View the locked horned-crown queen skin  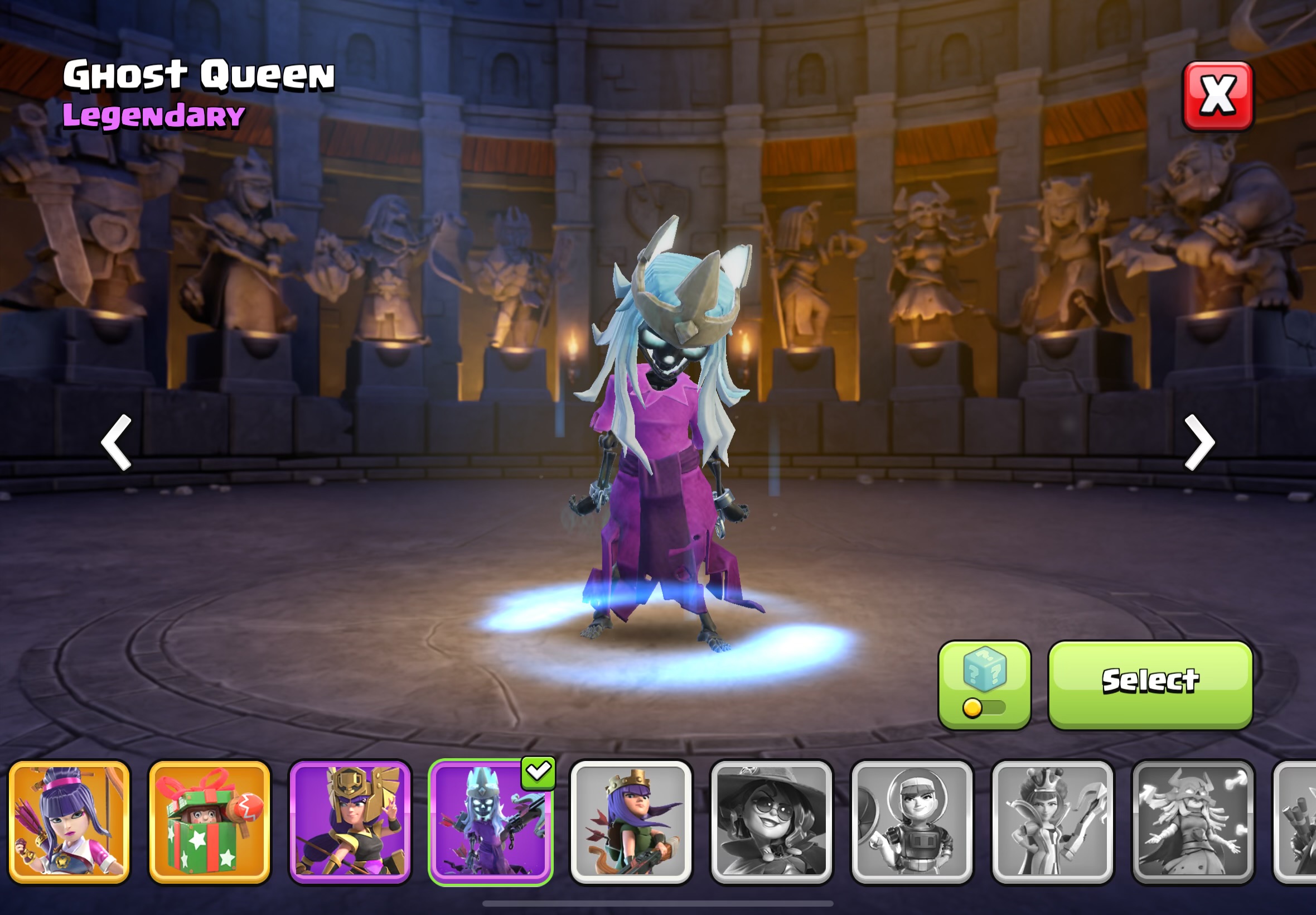pos(1192,821)
